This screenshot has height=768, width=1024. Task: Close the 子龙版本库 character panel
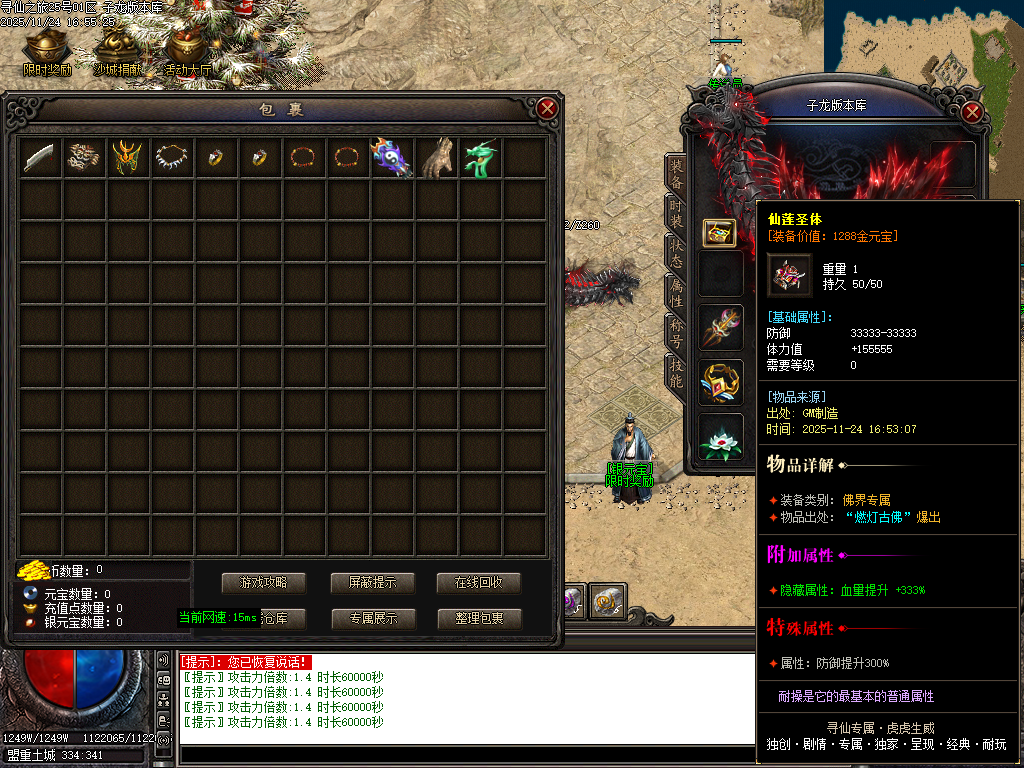click(x=971, y=112)
